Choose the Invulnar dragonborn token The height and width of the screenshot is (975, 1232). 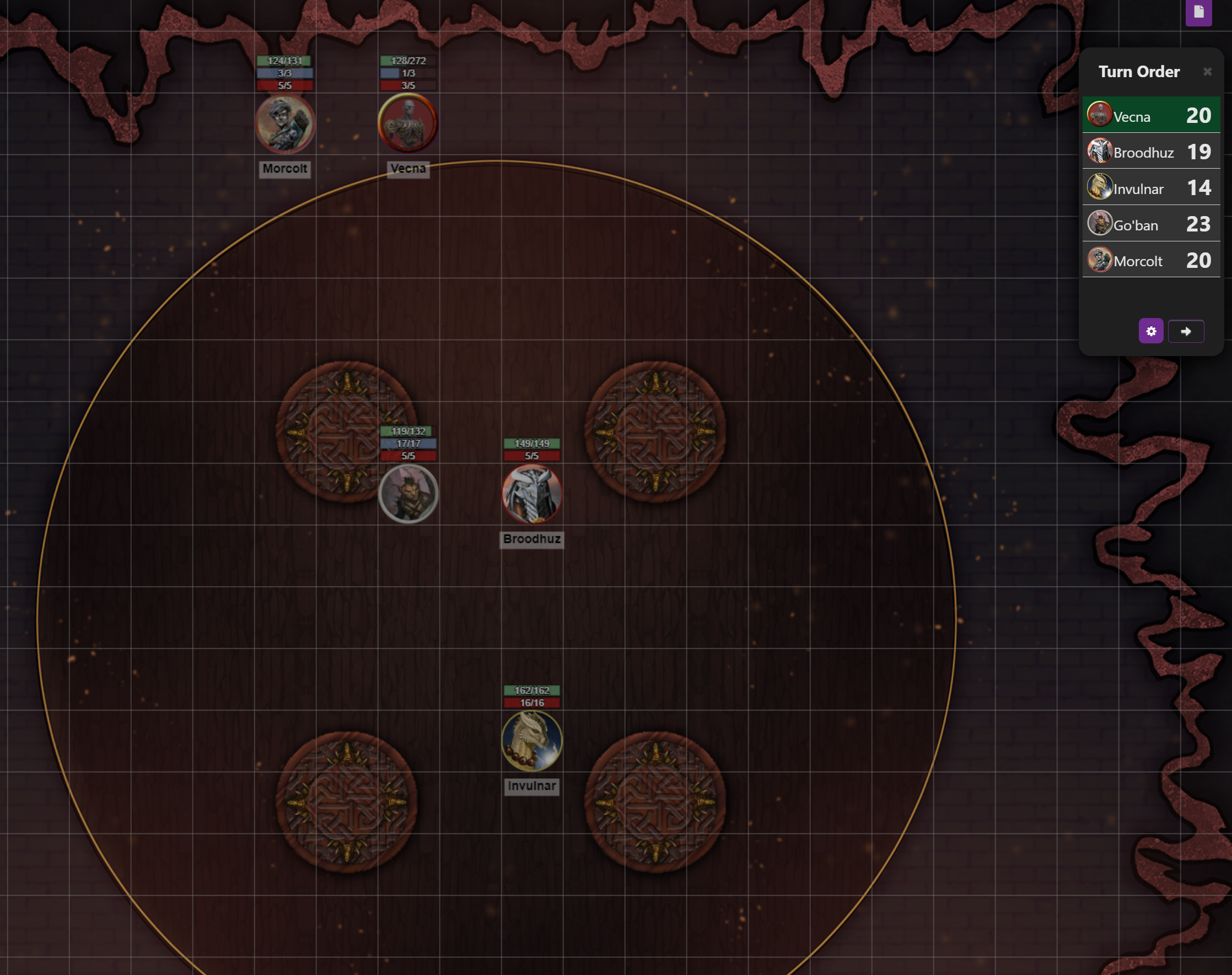531,740
